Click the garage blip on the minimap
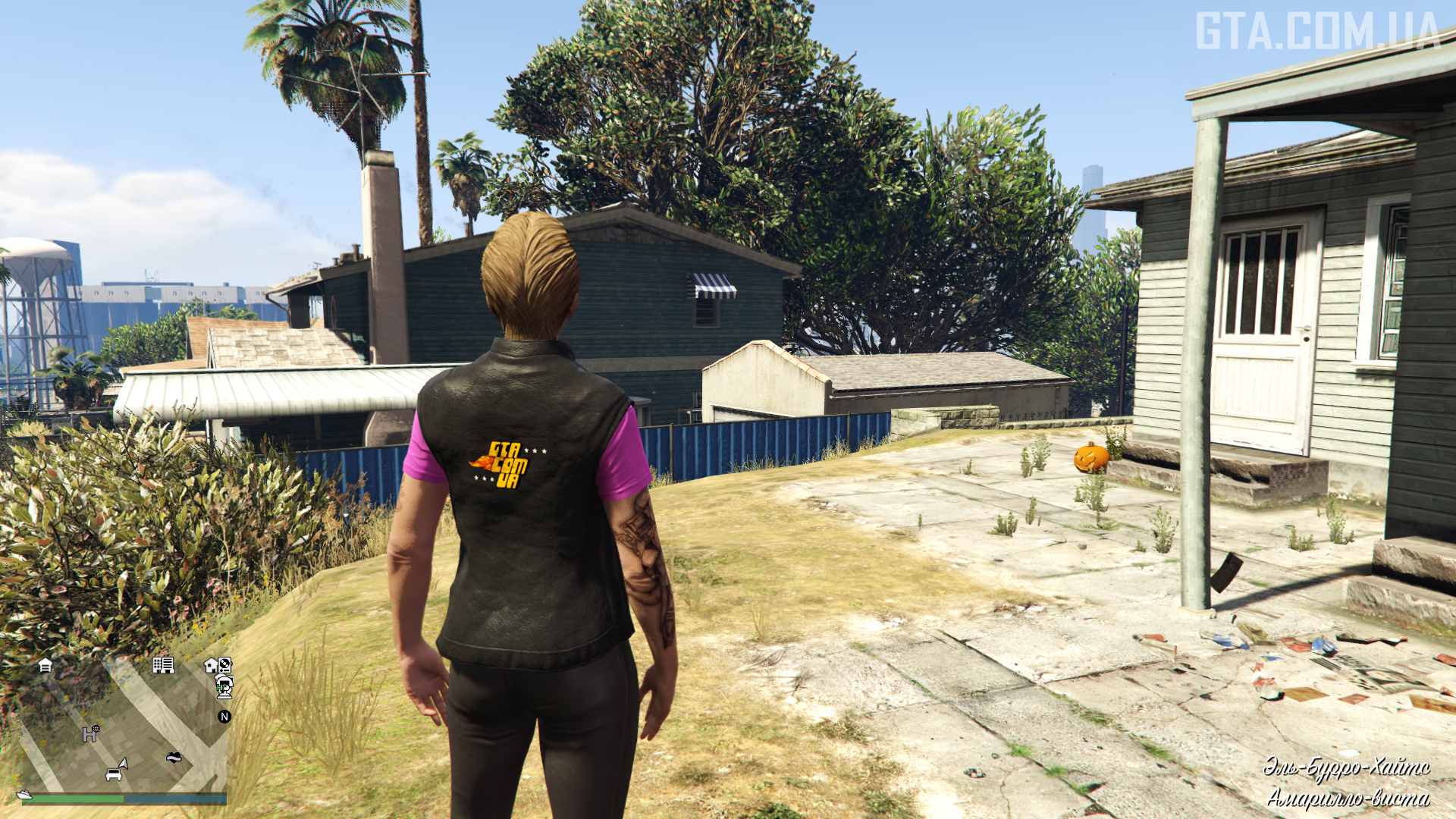The image size is (1456, 819). (45, 666)
